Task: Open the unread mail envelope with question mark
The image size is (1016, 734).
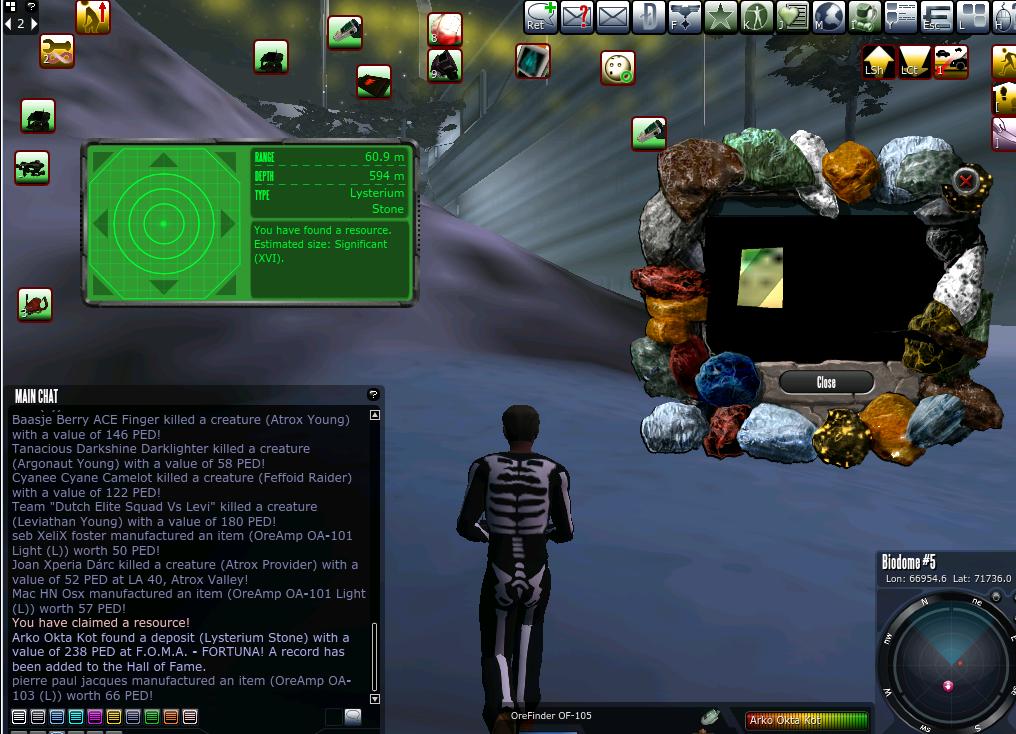Action: point(577,17)
